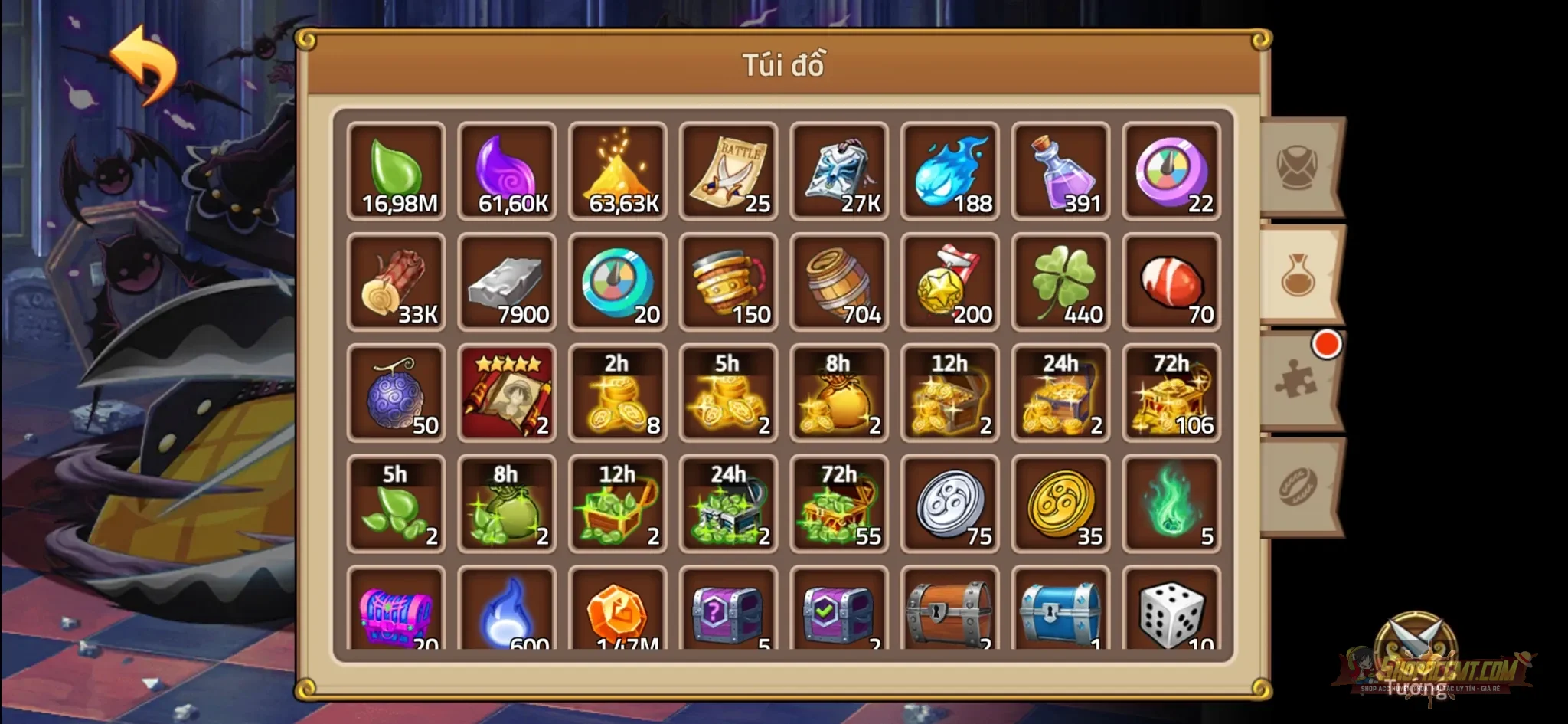Tap the back arrow to exit the bag
Viewport: 1568px width, 724px height.
click(142, 63)
